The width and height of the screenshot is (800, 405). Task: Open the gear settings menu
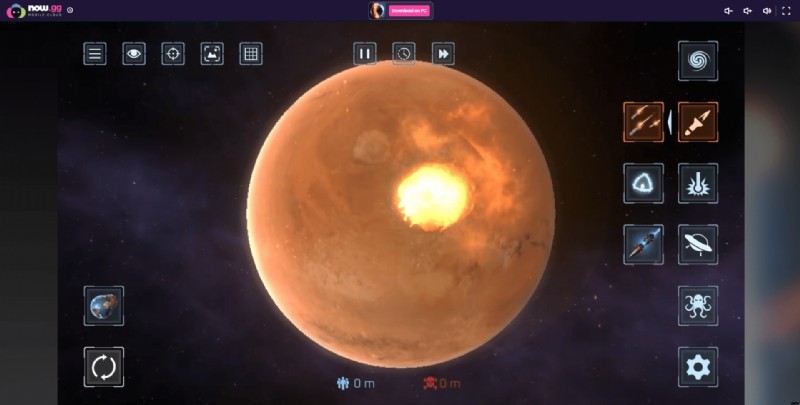(x=698, y=367)
